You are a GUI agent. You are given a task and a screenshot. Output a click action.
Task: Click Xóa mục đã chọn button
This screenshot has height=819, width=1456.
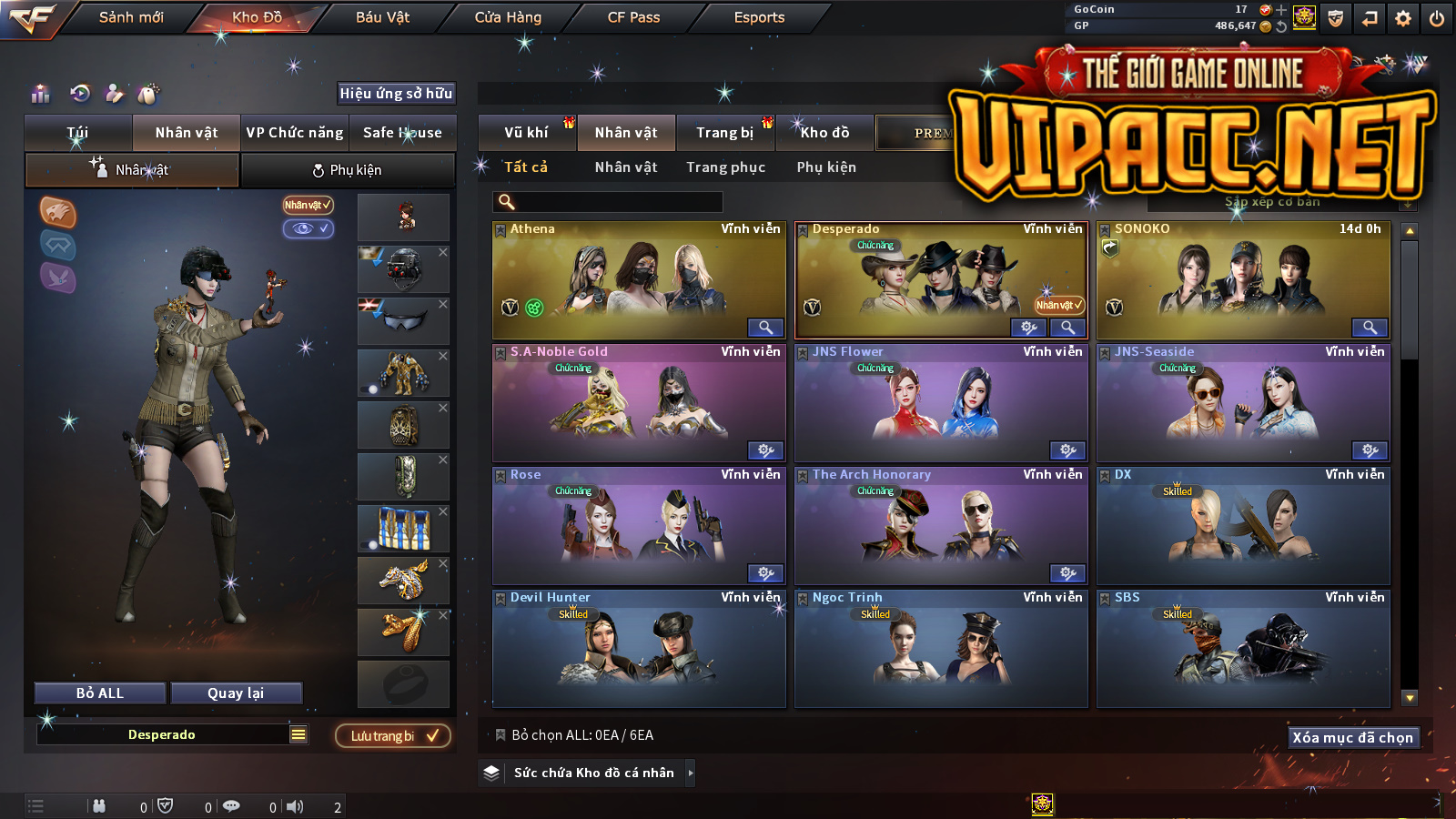(x=1352, y=737)
